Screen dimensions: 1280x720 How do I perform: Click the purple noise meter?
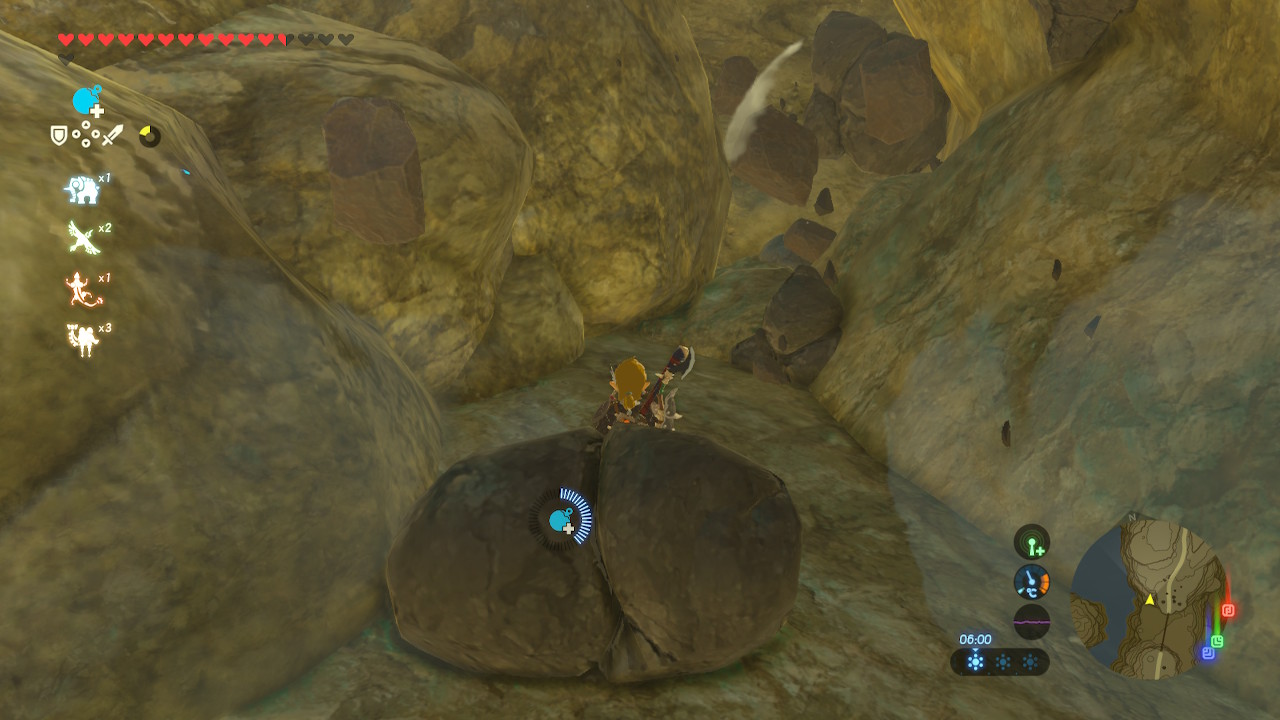1031,621
